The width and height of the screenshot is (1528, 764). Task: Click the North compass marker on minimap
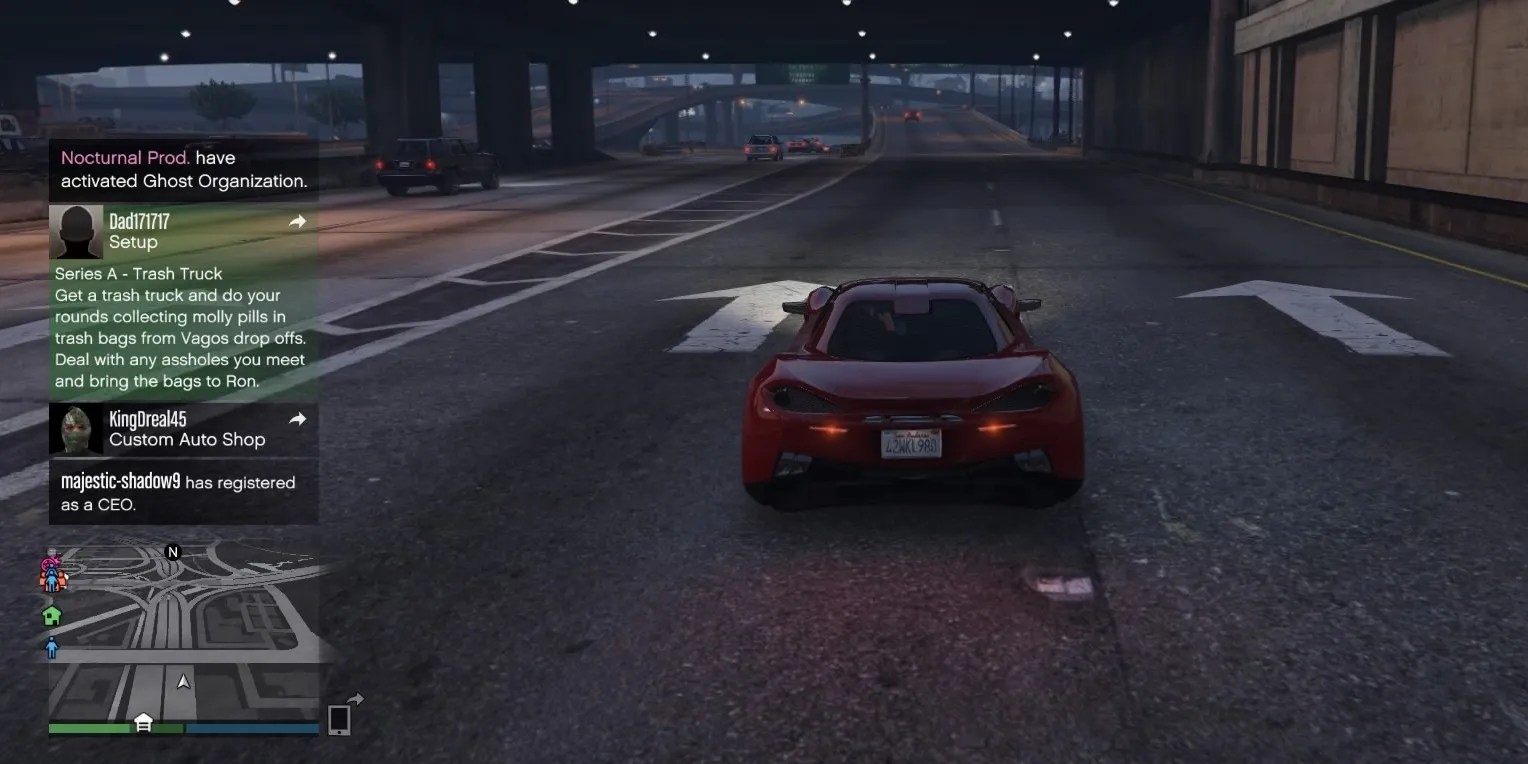172,551
